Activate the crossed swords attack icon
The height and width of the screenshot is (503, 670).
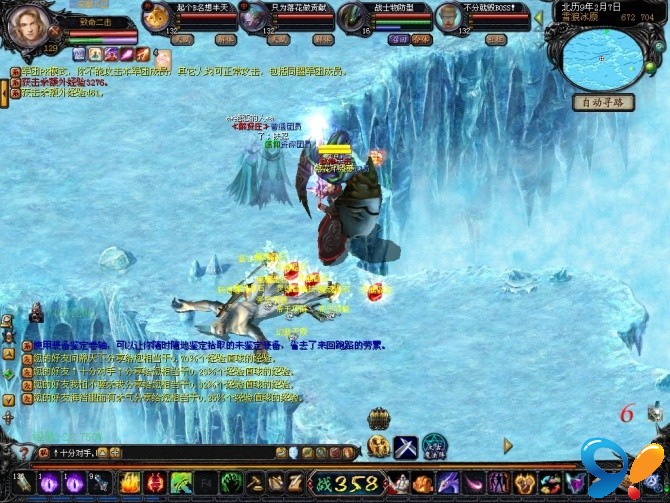coord(406,446)
